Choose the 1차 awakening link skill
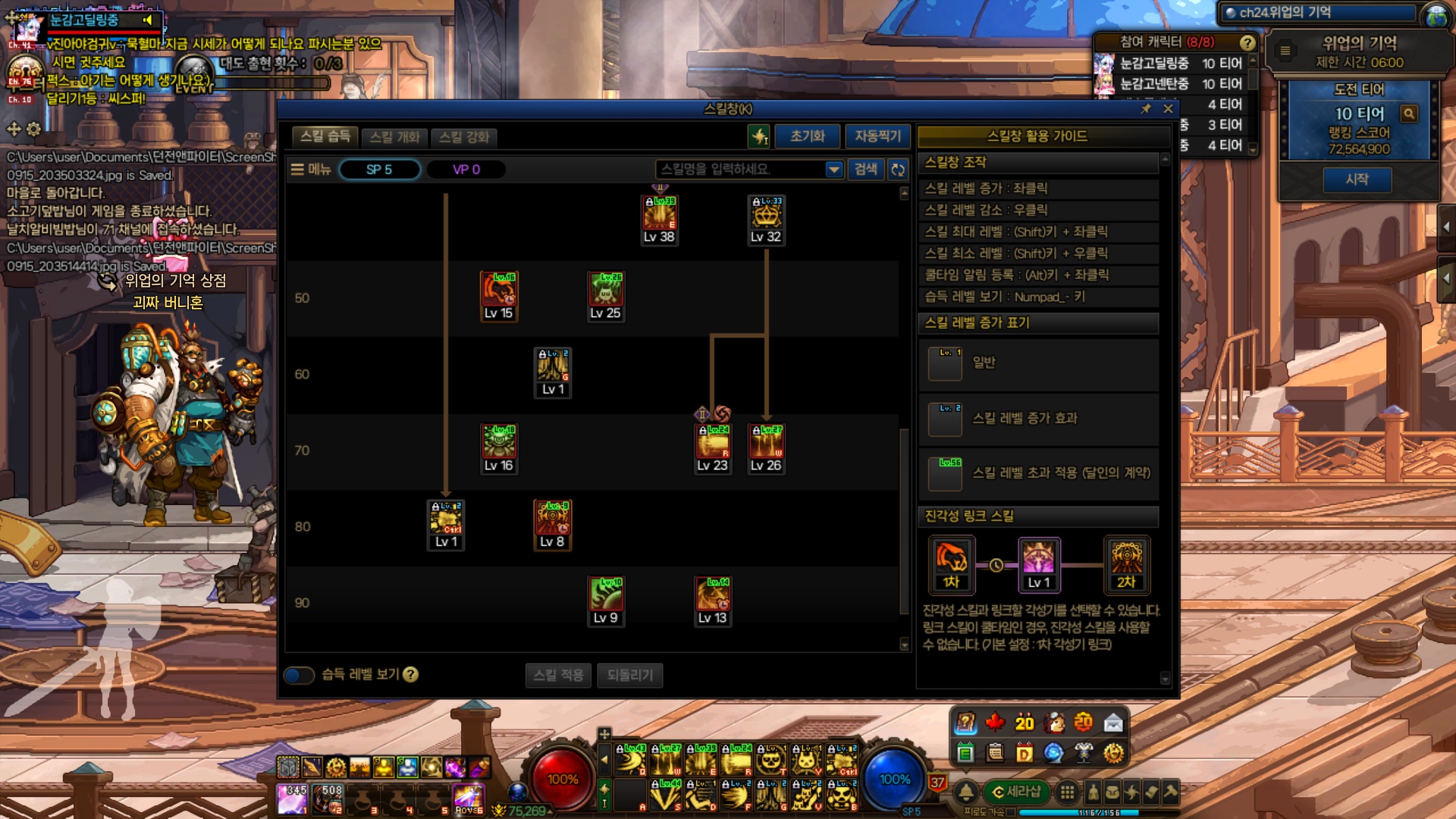 tap(951, 564)
